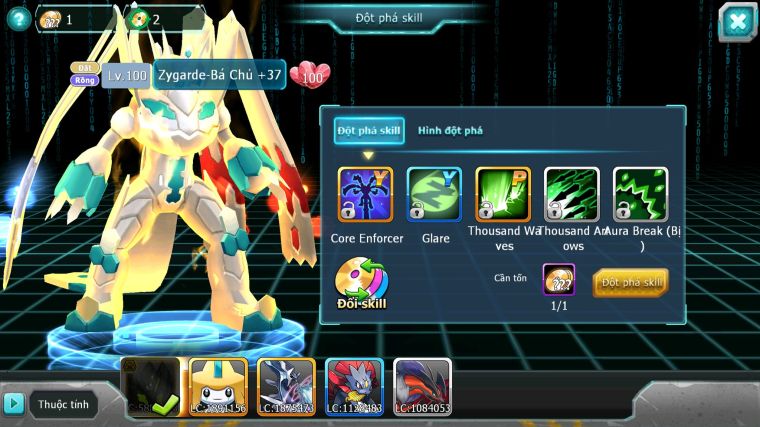Image resolution: width=760 pixels, height=427 pixels.
Task: Select the Glare skill icon
Action: pyautogui.click(x=434, y=194)
